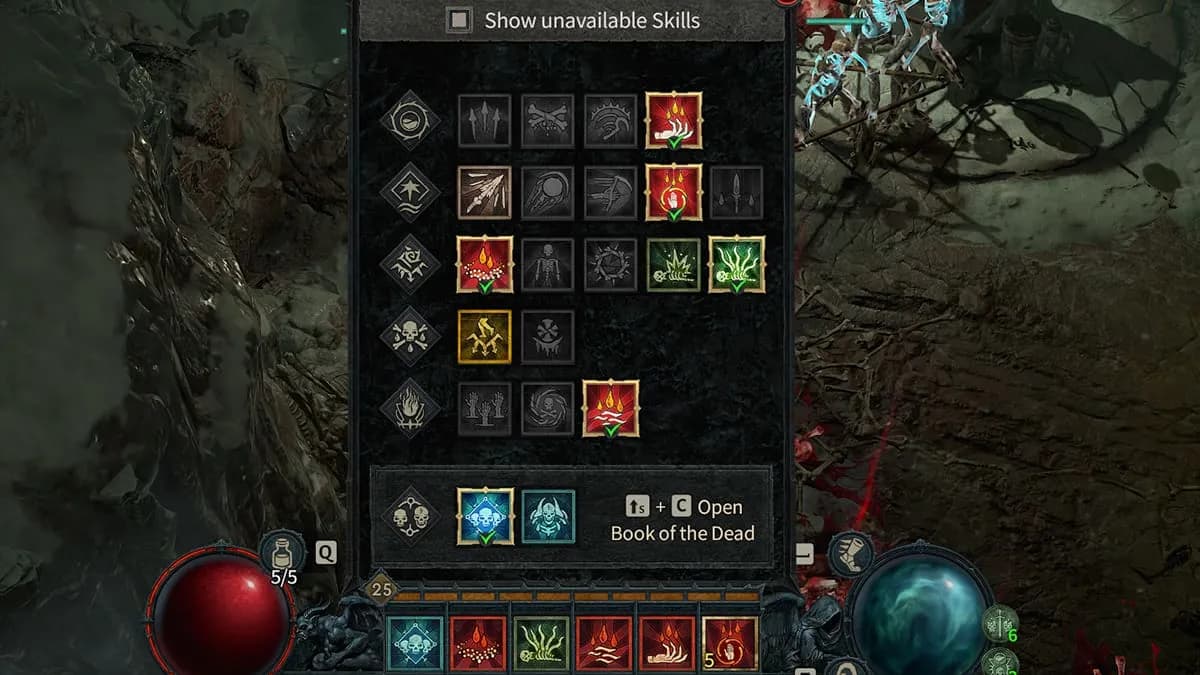Screen dimensions: 1200x675
Task: Choose the yellow Decrepify curse skill
Action: [485, 336]
